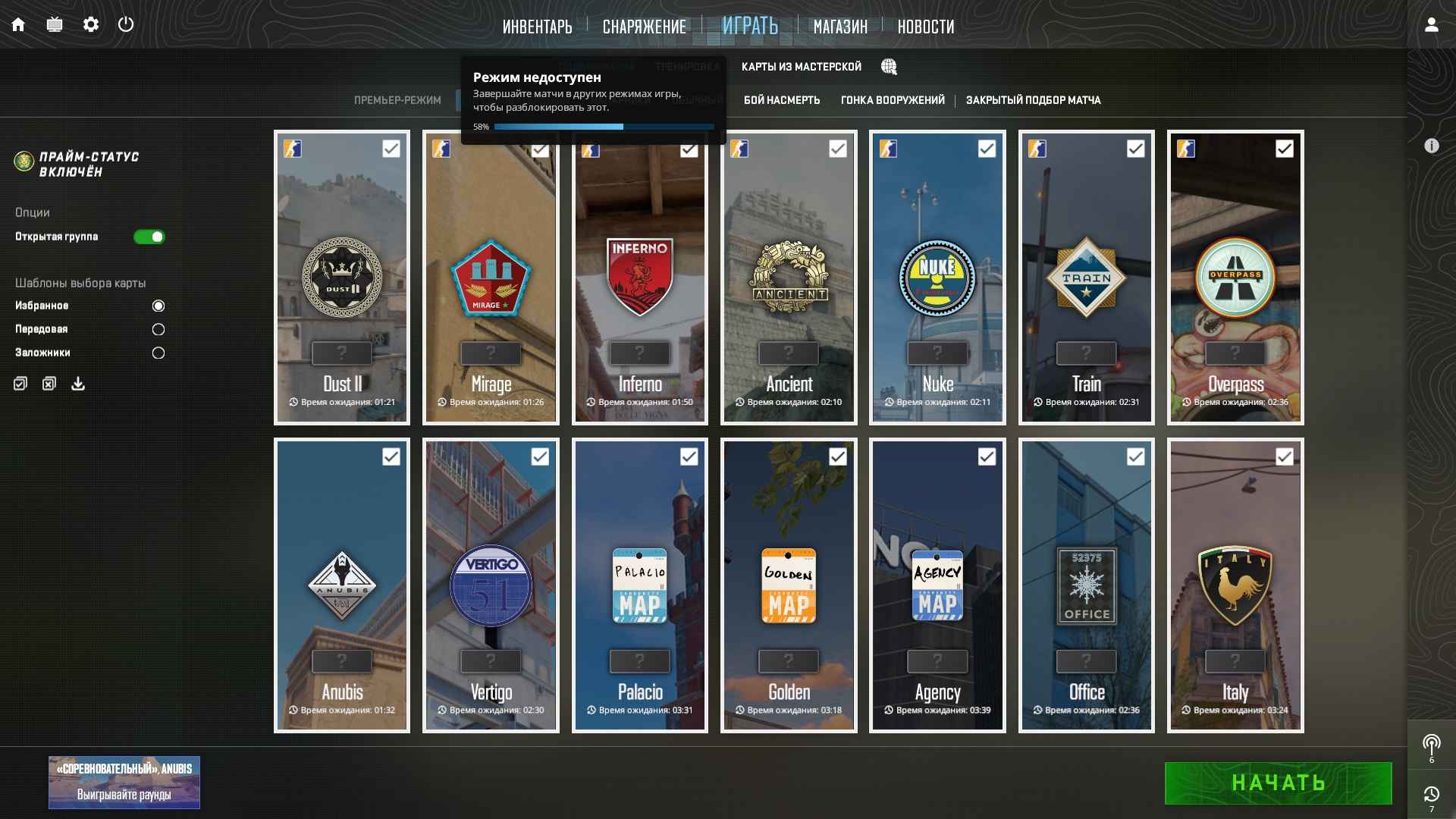Open Карты из мастерской section
Screen dimensions: 1456x819
point(801,67)
